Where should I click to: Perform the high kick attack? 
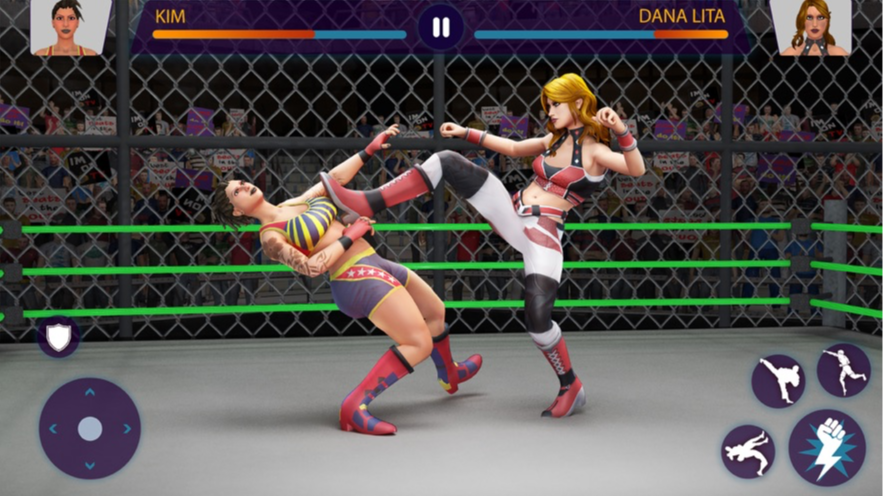[778, 381]
